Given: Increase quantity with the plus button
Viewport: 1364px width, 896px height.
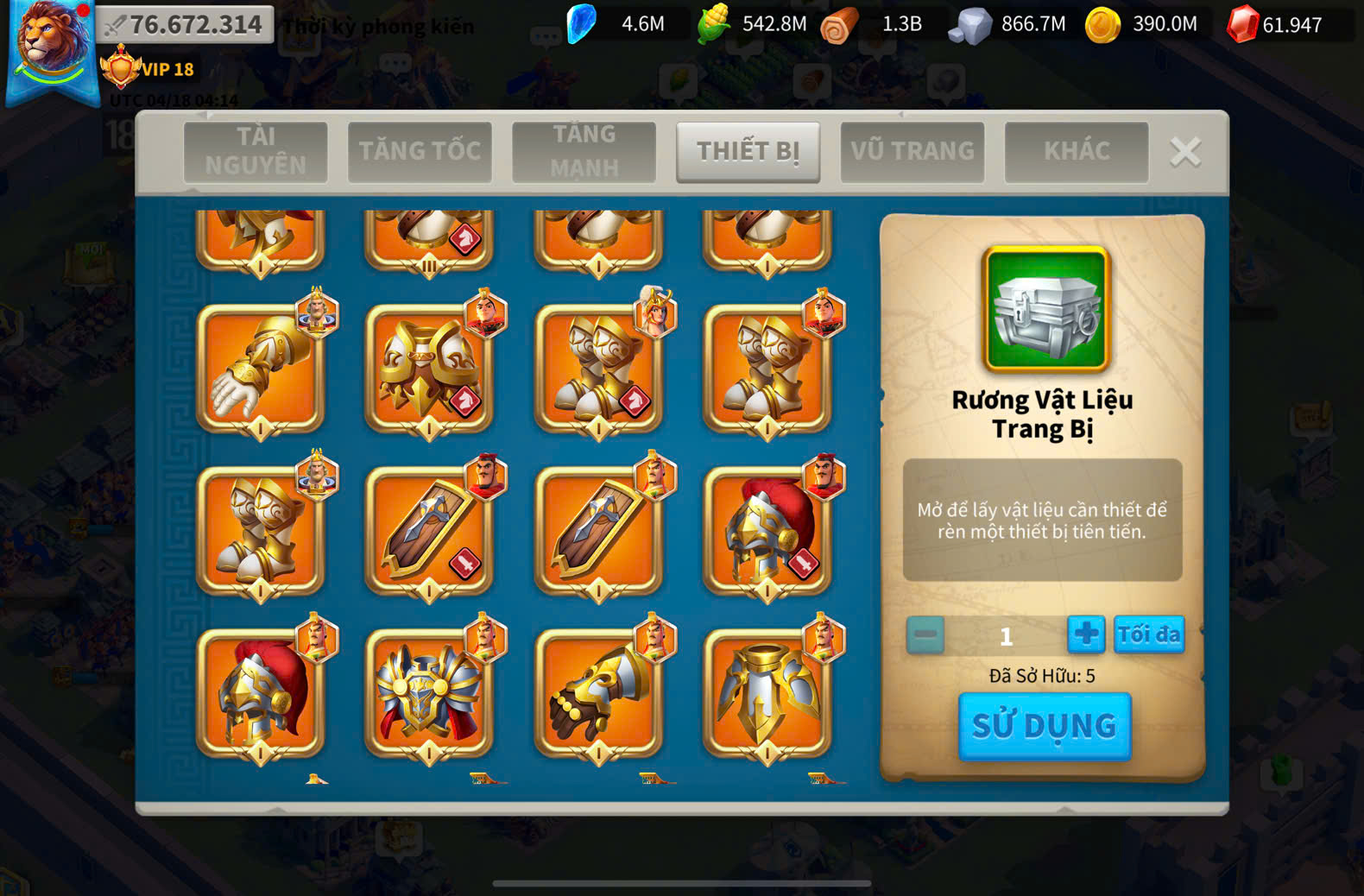Looking at the screenshot, I should (1085, 634).
